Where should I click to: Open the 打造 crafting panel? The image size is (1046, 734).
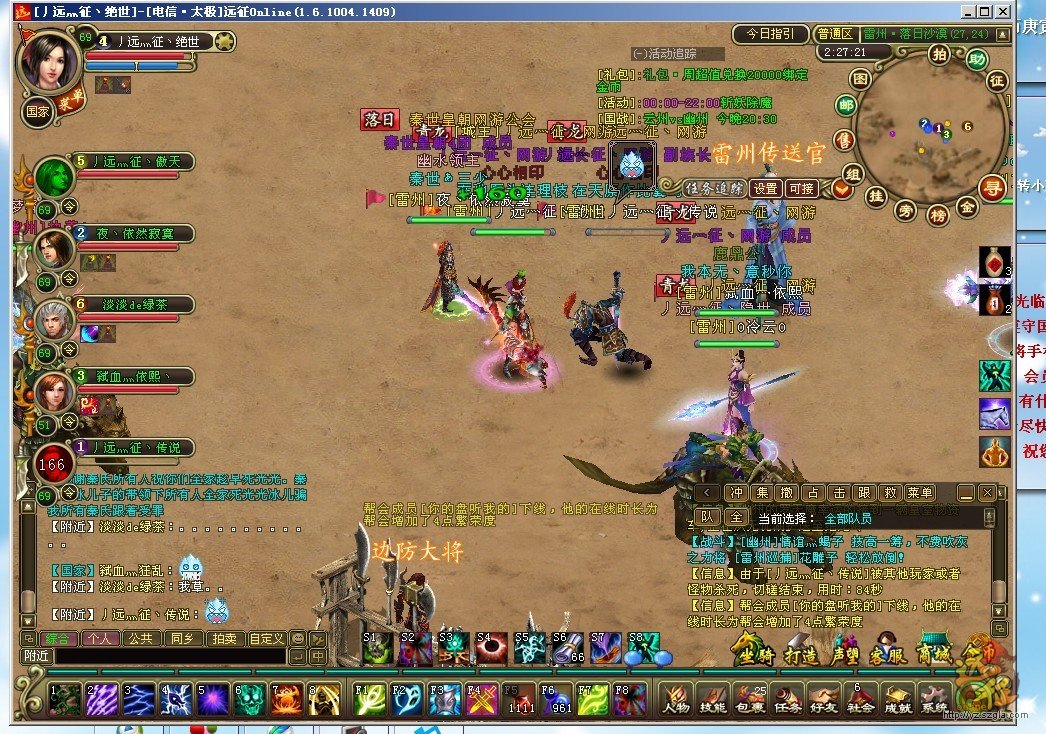pyautogui.click(x=801, y=651)
